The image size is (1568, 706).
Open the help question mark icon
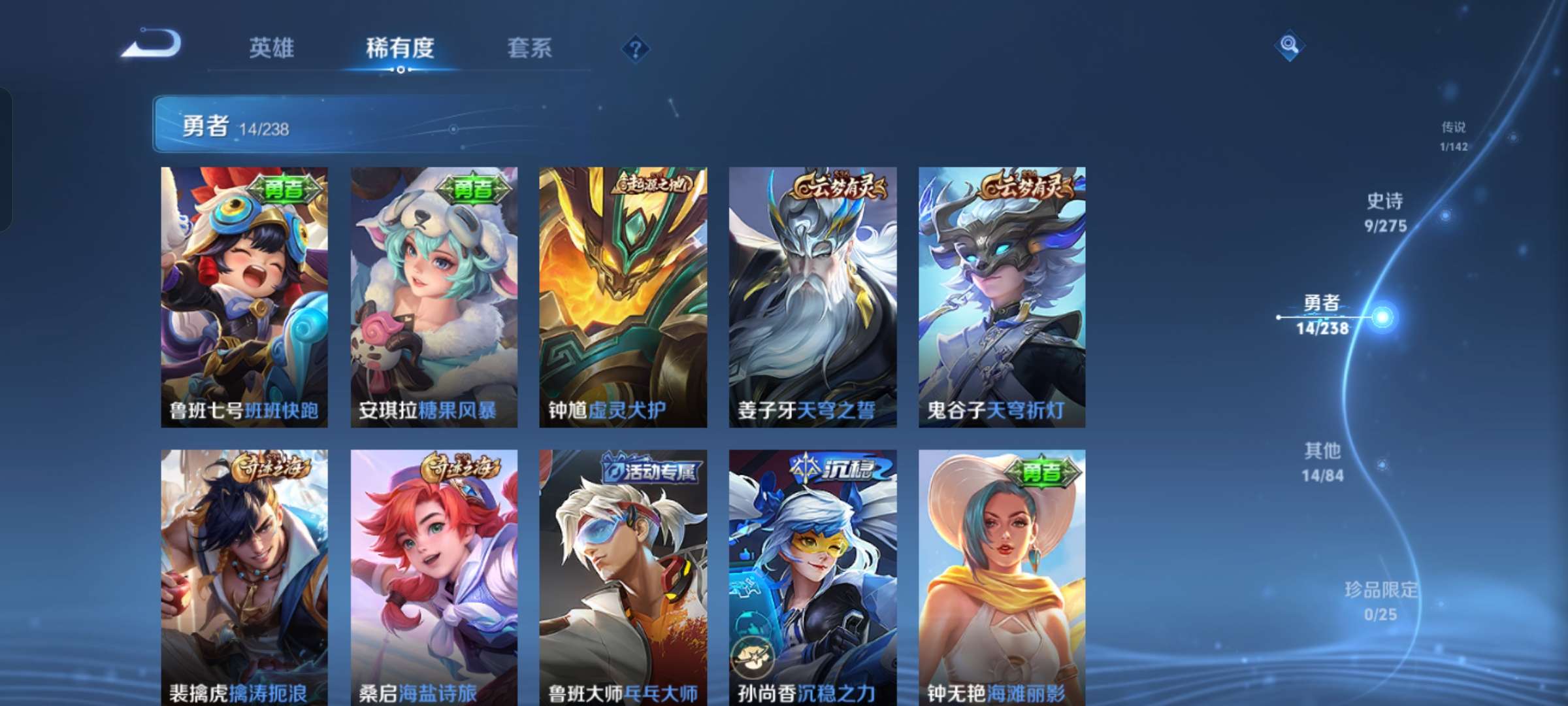(x=637, y=48)
